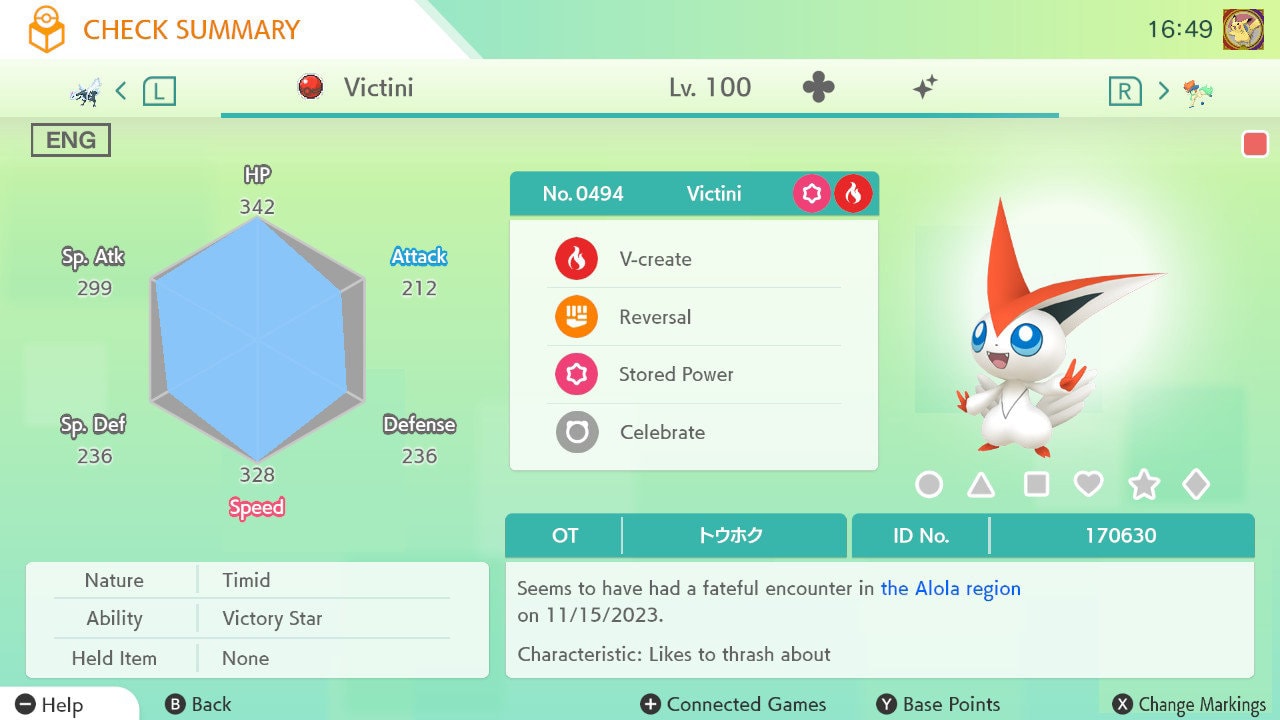Click the Pikachu profile icon
This screenshot has height=720, width=1280.
[1243, 30]
